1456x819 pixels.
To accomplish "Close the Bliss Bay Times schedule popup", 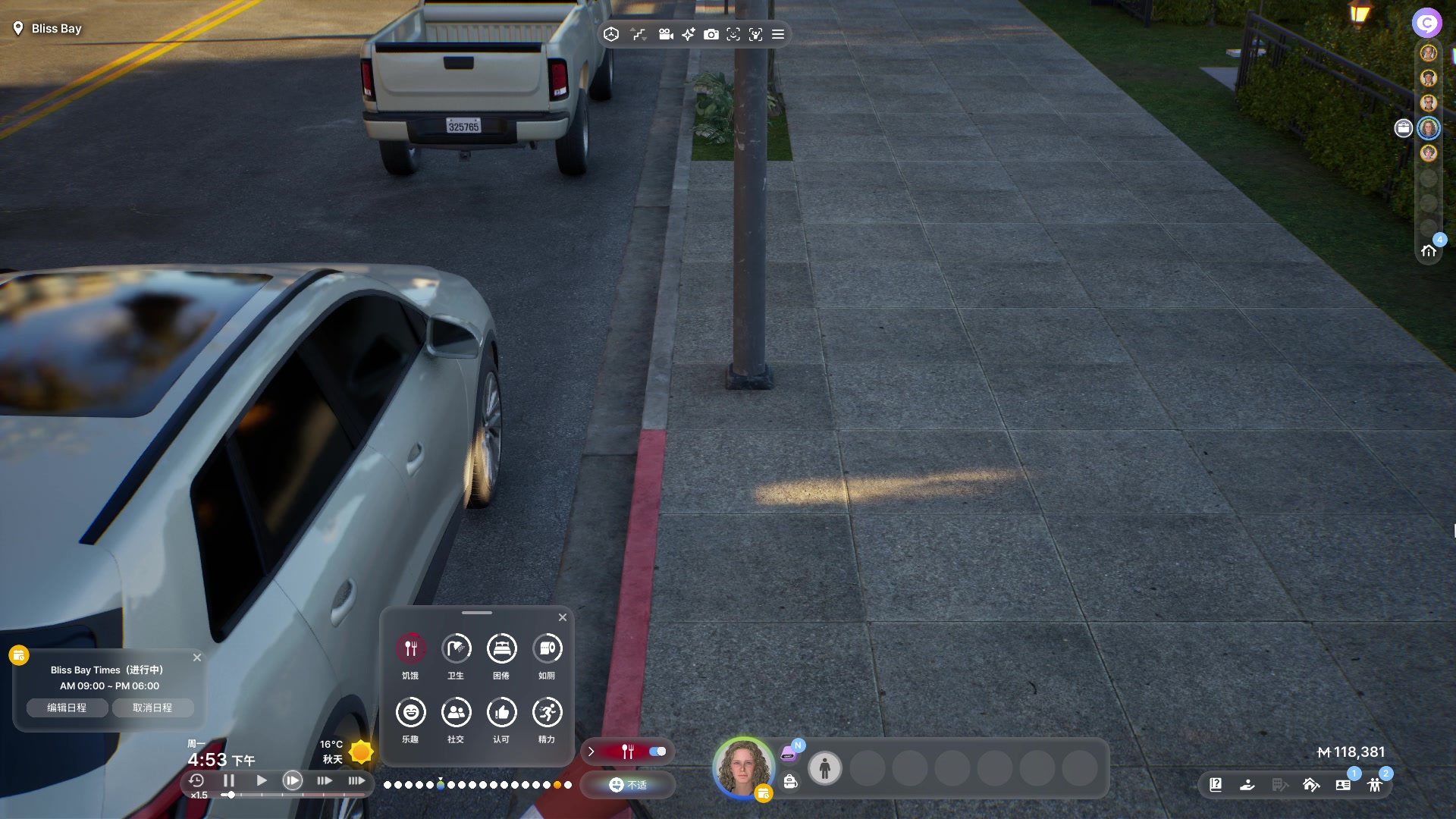I will [197, 657].
